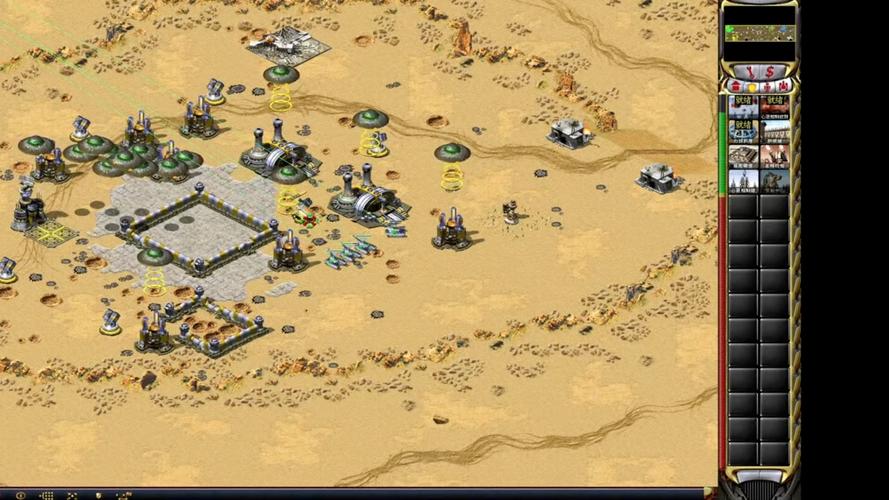This screenshot has width=889, height=500.
Task: Activate the dollar-sign sell button
Action: click(x=769, y=72)
